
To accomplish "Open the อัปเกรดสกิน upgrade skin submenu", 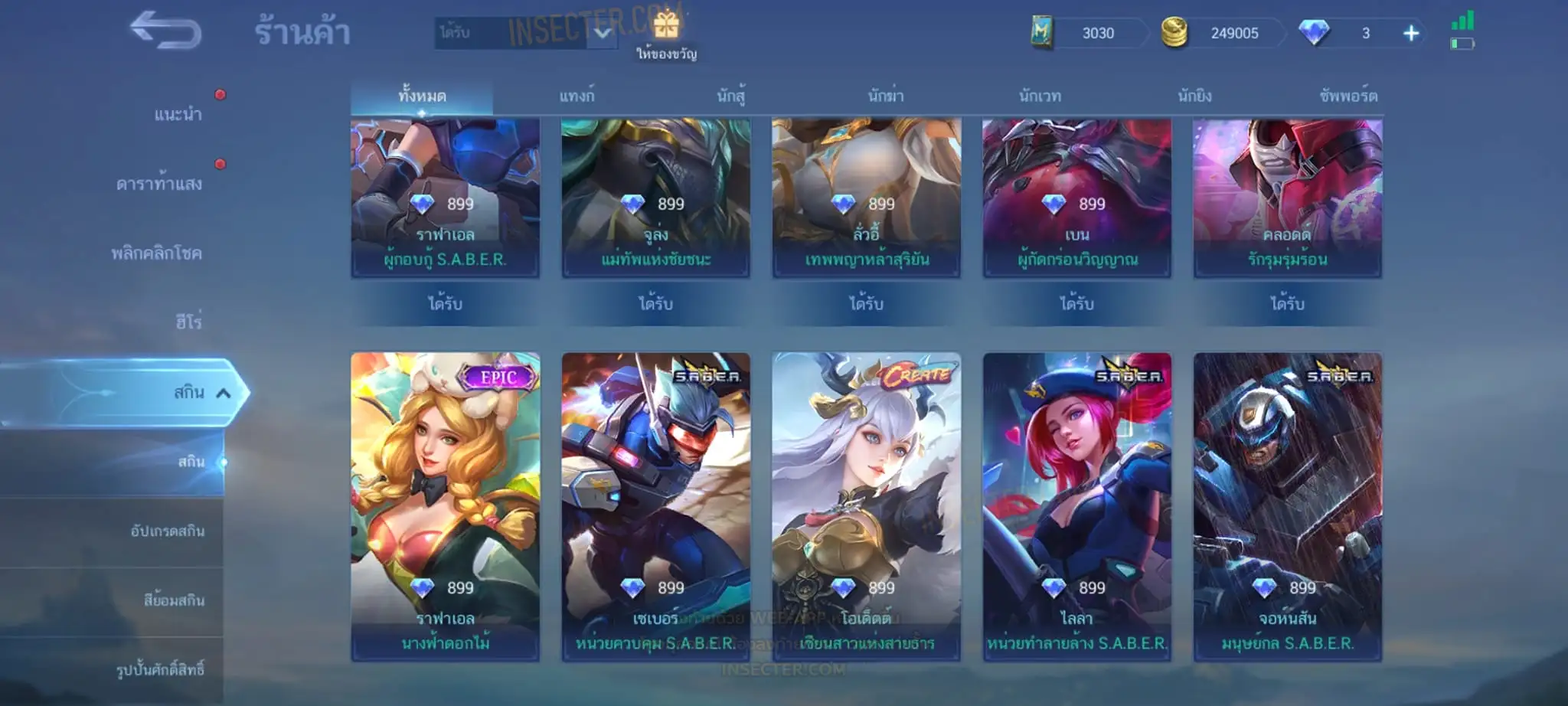I will [167, 531].
